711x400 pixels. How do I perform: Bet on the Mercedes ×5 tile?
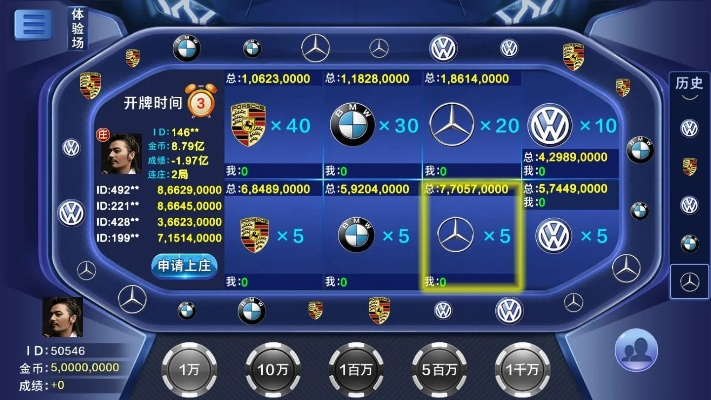pos(472,236)
